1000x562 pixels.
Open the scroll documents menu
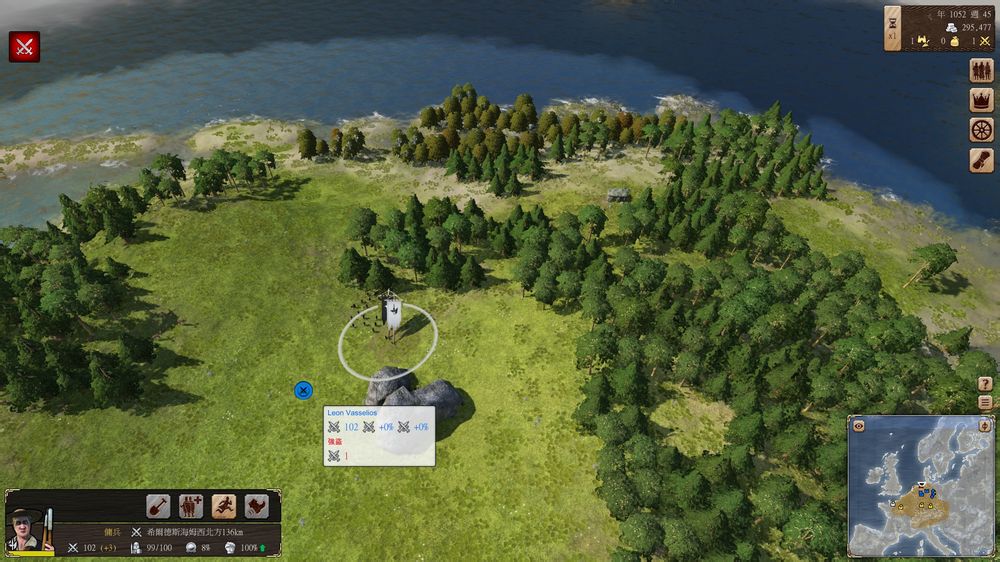981,160
